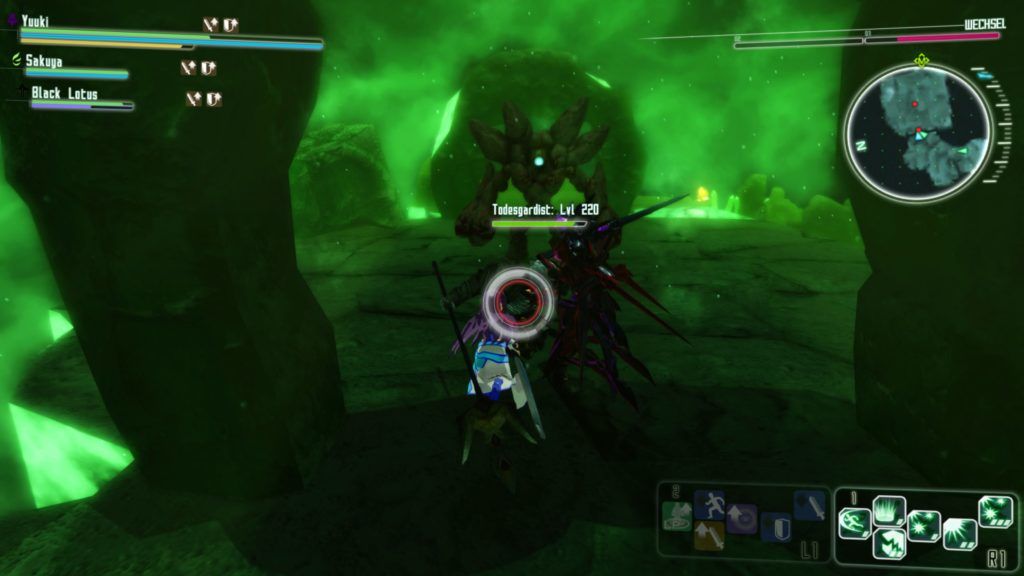
Task: Select party member Black Lotus
Action: tap(64, 93)
